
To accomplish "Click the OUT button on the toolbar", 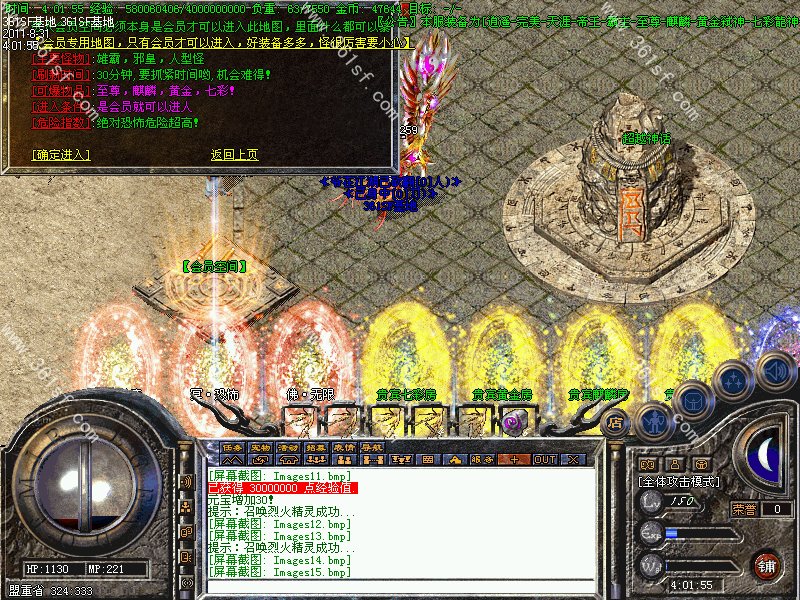I will tap(545, 460).
